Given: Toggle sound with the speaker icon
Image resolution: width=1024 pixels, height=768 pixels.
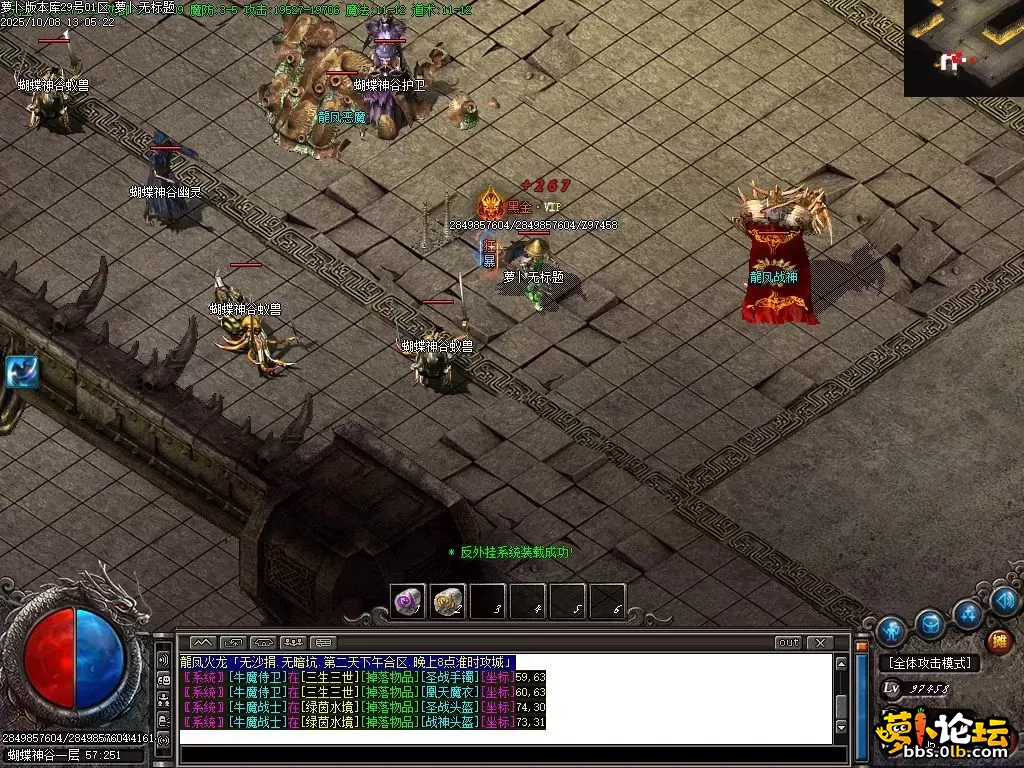Looking at the screenshot, I should click(1005, 601).
